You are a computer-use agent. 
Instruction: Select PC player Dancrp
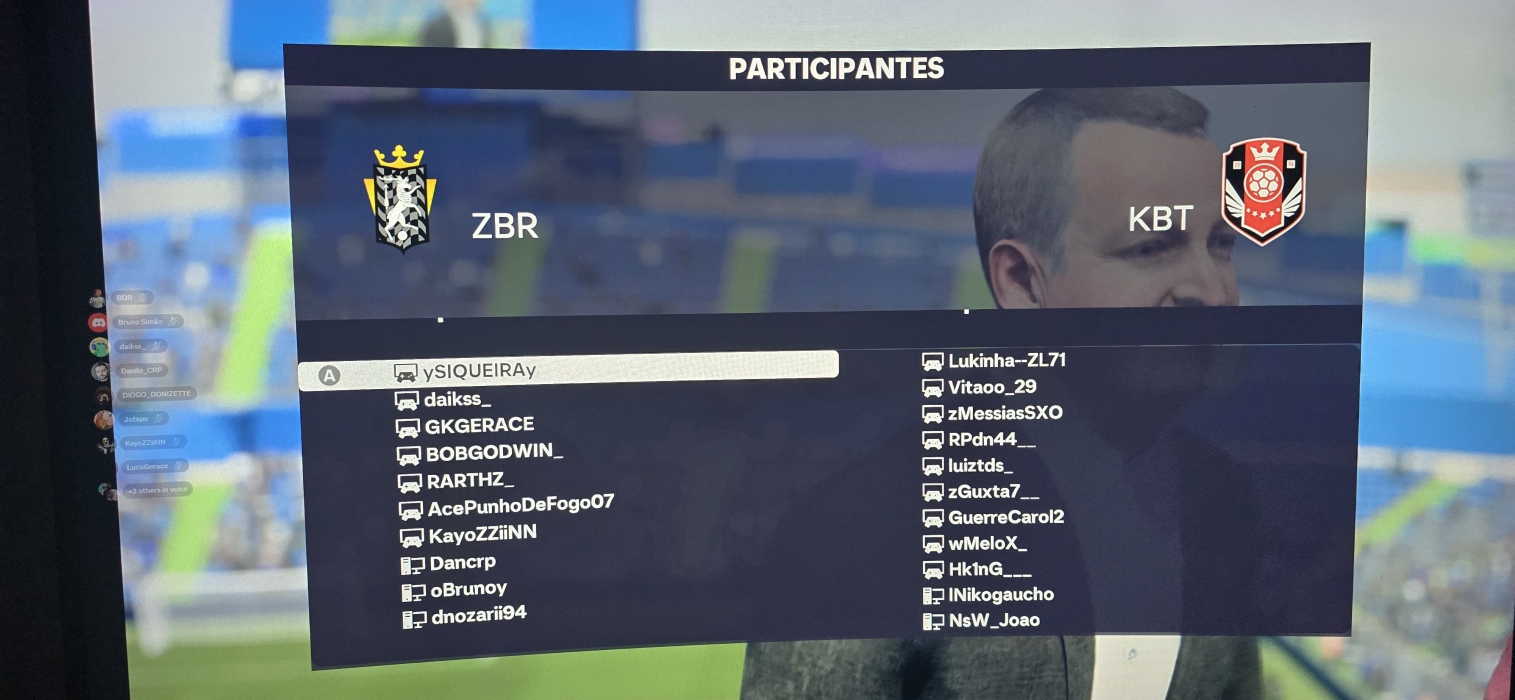(462, 563)
